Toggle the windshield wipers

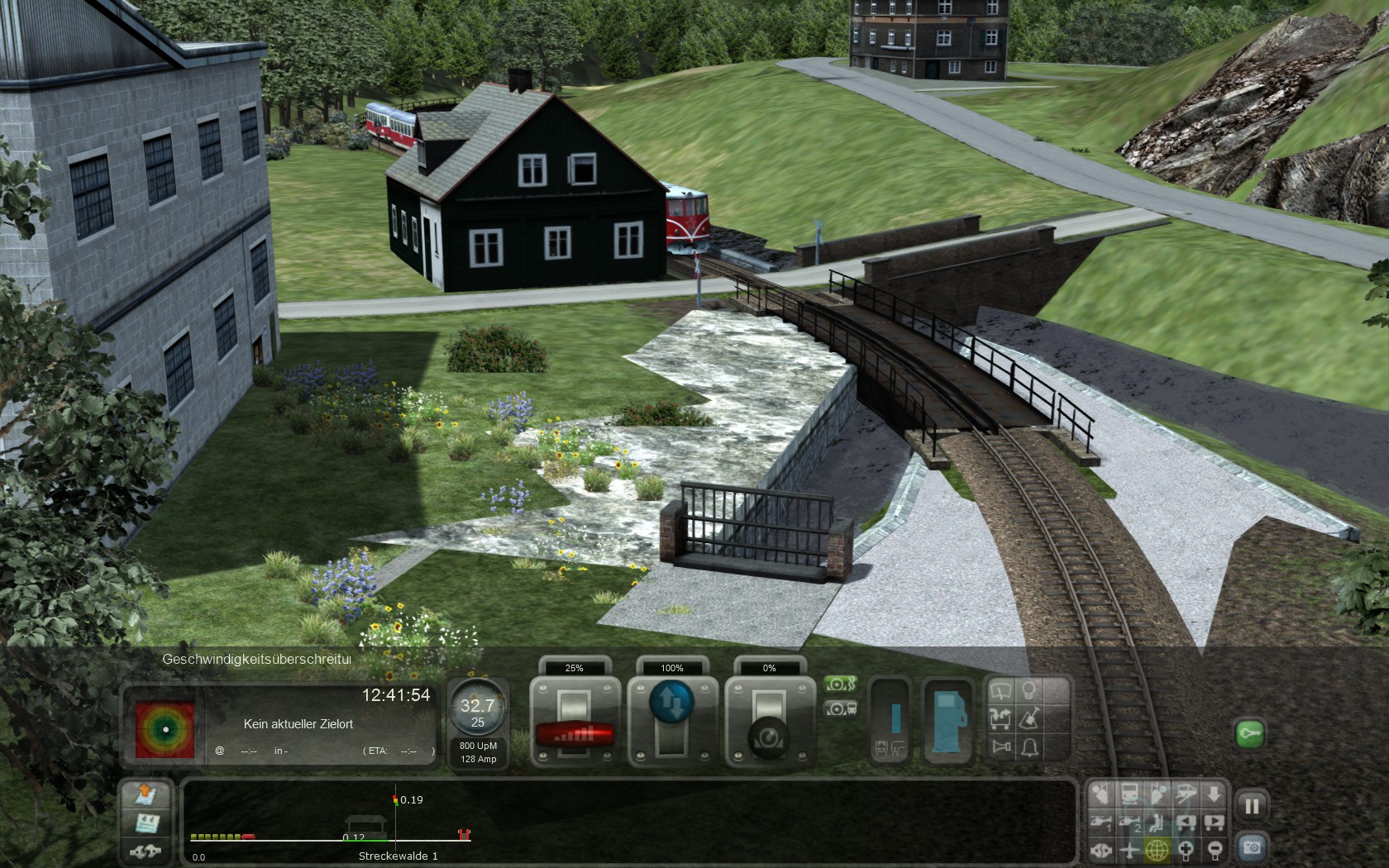tap(1000, 691)
